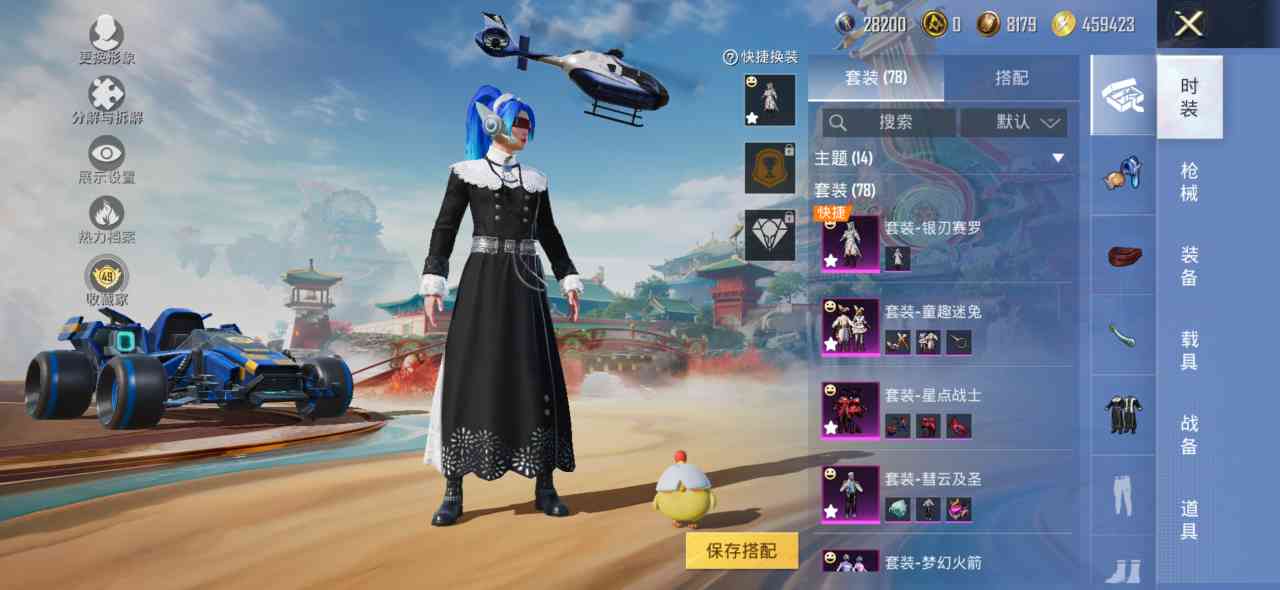Open the 分解与拆解 puzzle icon
The height and width of the screenshot is (590, 1280).
point(107,98)
